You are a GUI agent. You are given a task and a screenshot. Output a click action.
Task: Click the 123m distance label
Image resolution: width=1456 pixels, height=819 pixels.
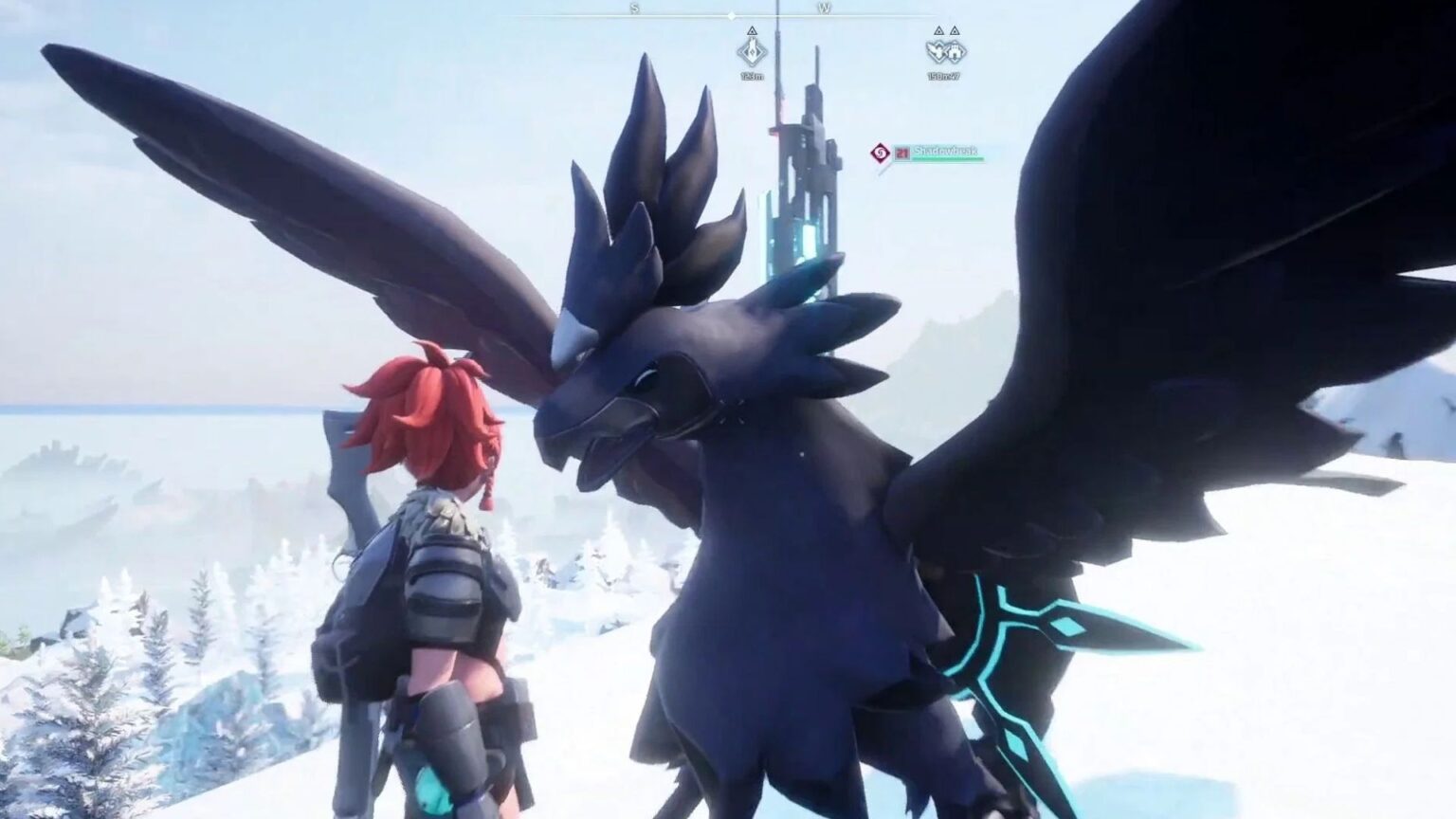click(752, 77)
